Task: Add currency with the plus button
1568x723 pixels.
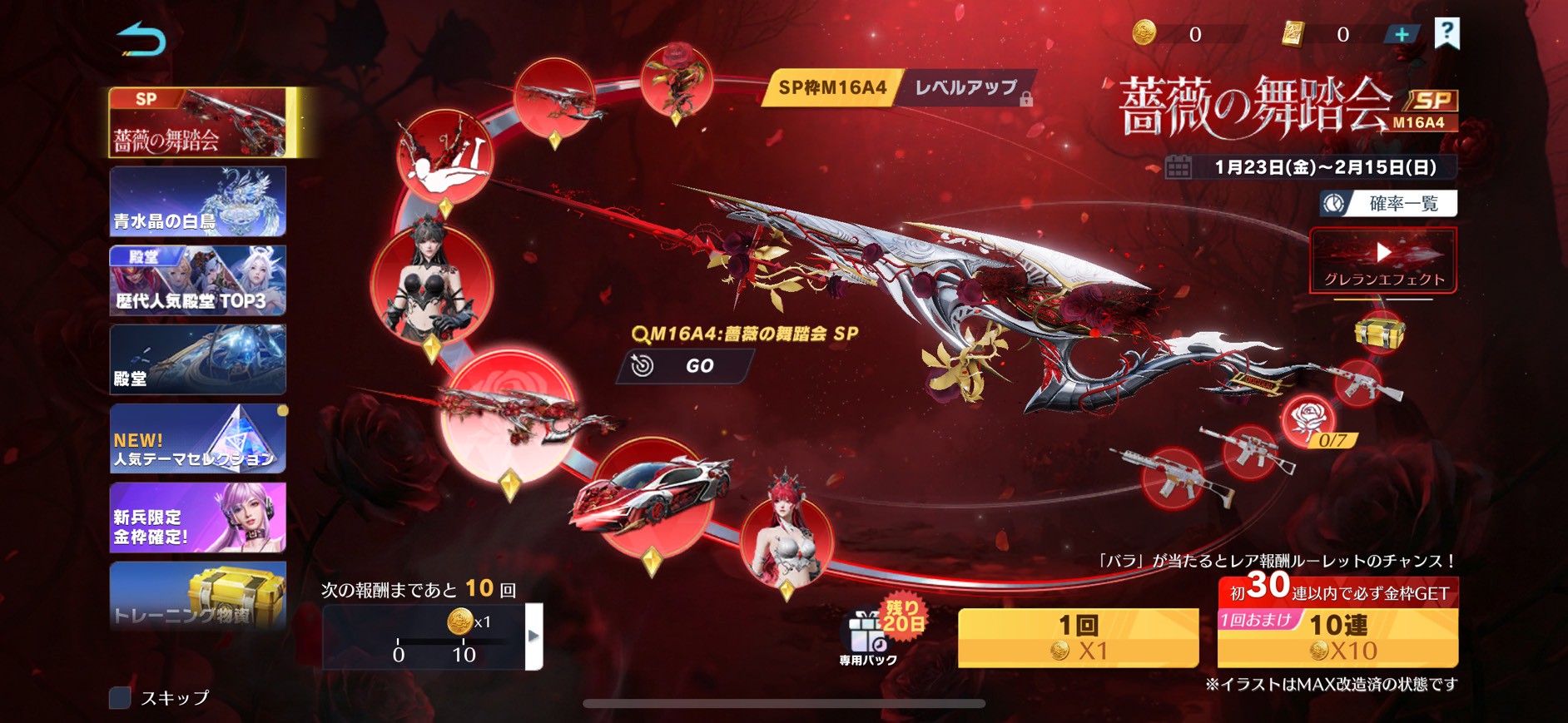Action: (x=1402, y=34)
